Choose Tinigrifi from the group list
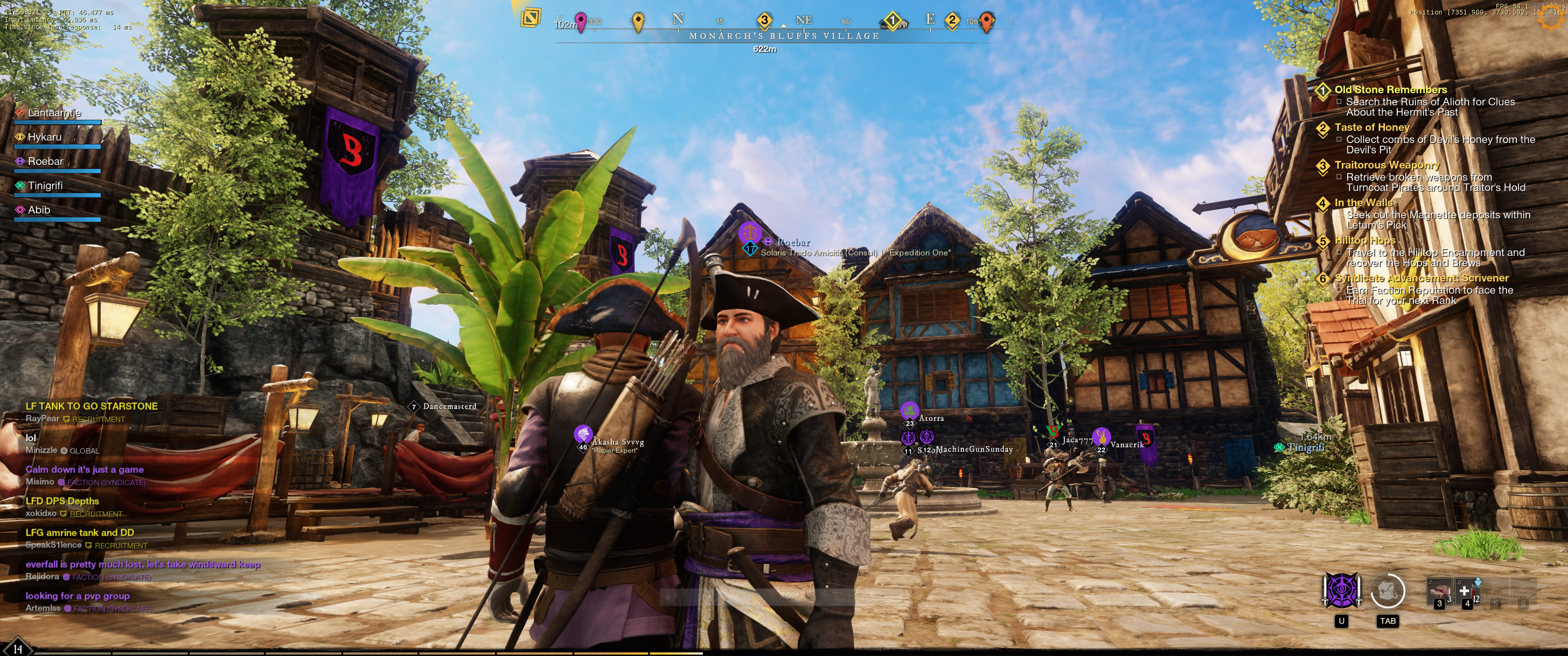Image resolution: width=1568 pixels, height=656 pixels. pos(45,186)
